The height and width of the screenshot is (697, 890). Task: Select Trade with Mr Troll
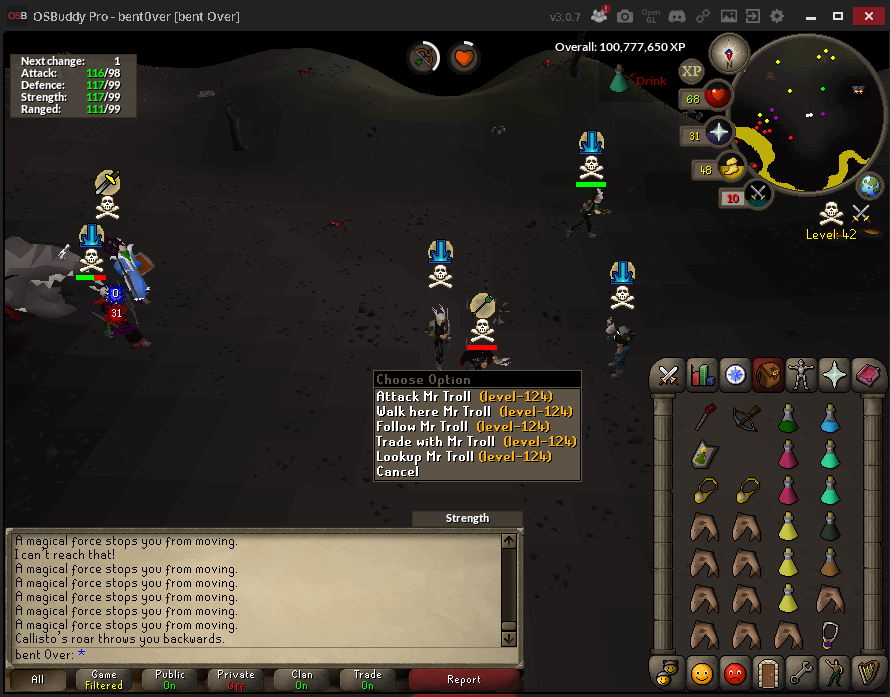coord(476,442)
